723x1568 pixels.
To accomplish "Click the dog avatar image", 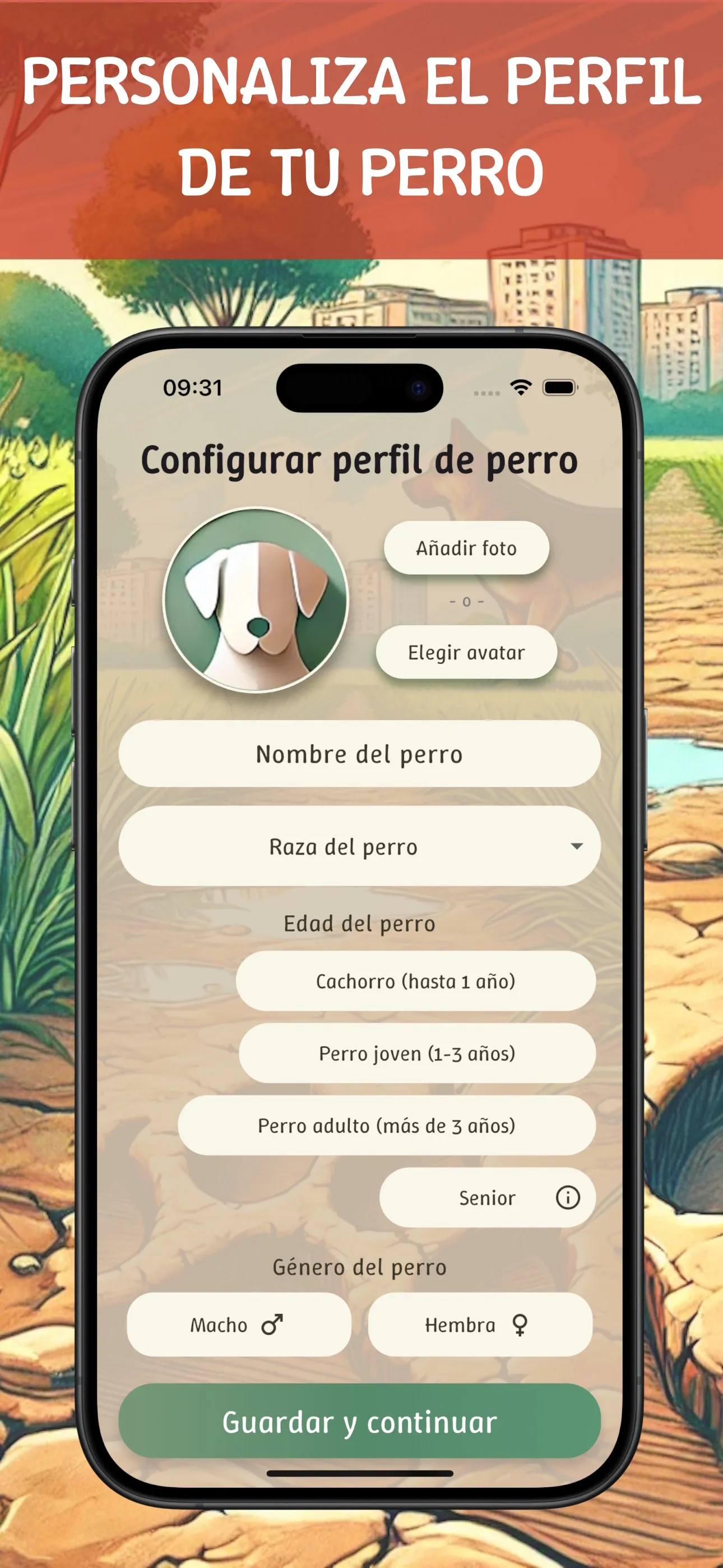I will [x=258, y=599].
